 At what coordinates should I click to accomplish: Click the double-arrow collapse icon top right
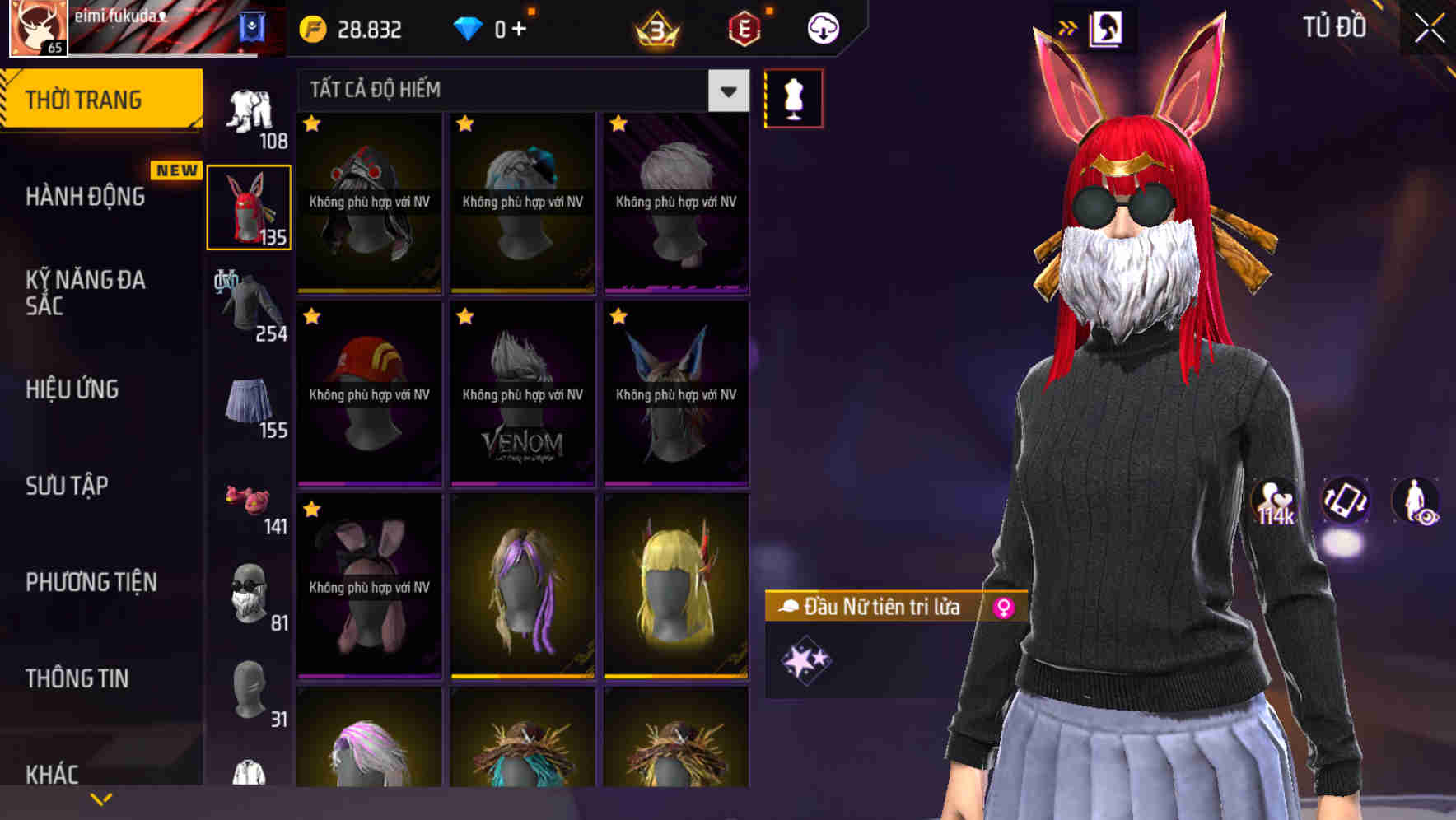pos(1068,26)
